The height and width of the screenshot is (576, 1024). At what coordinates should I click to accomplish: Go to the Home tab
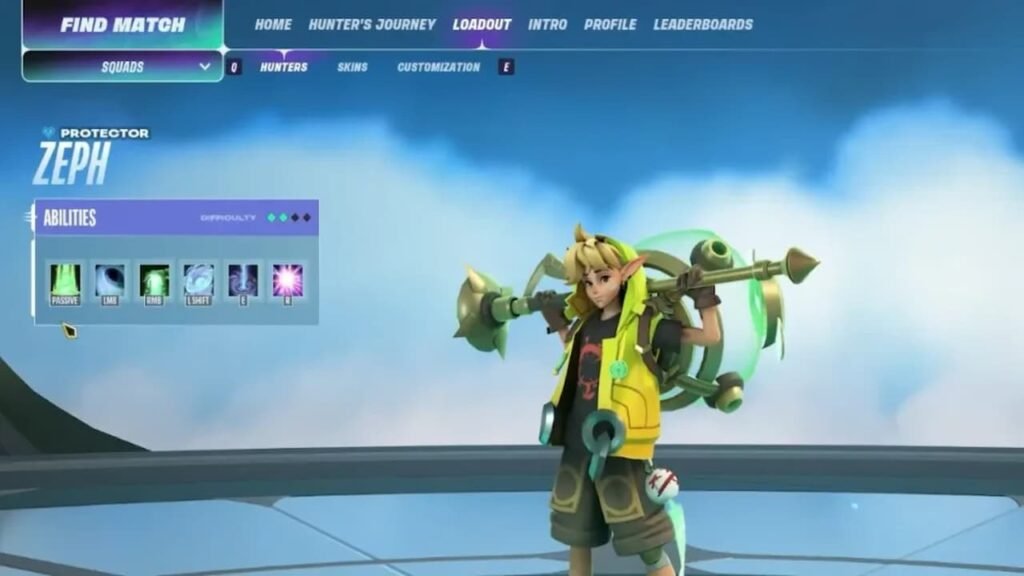[x=273, y=24]
